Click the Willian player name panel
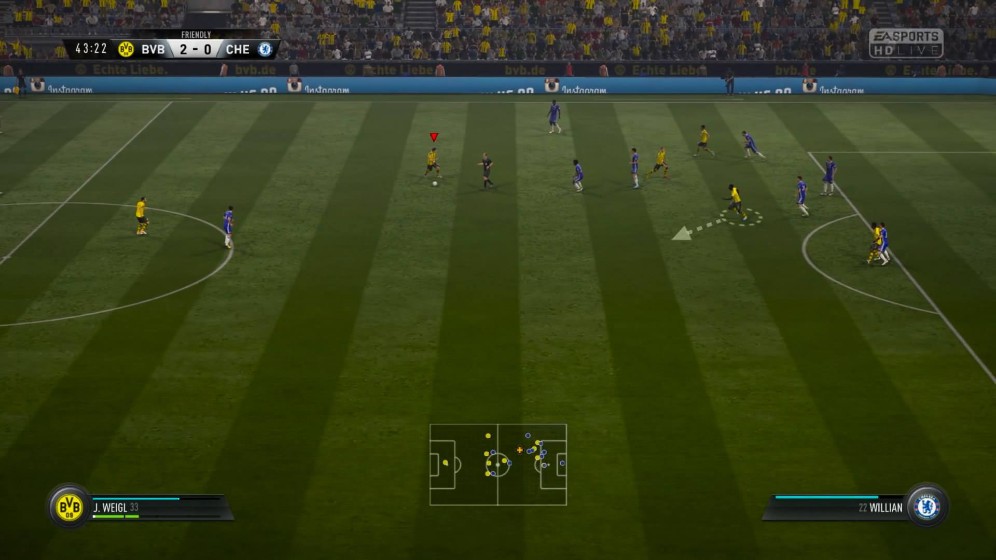 [x=838, y=507]
